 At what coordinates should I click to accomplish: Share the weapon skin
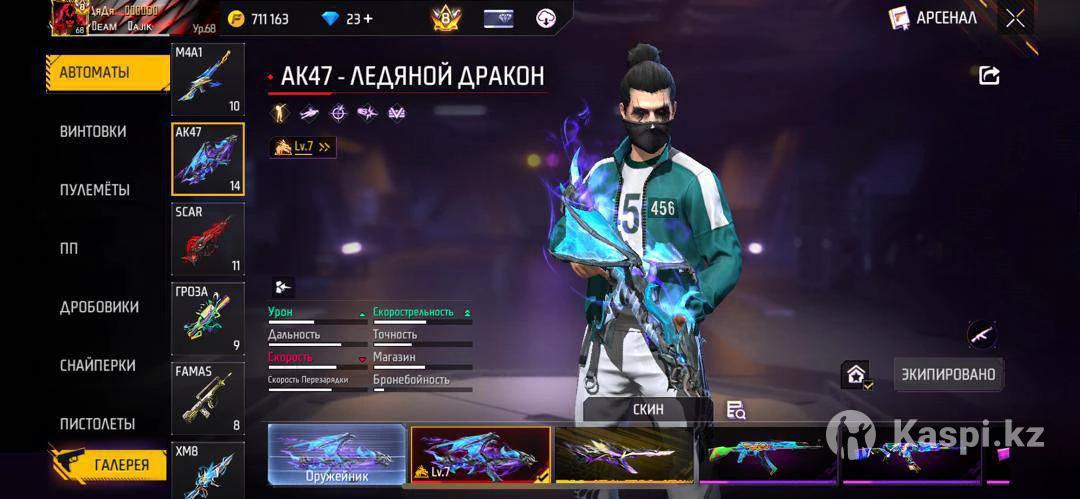[x=989, y=75]
